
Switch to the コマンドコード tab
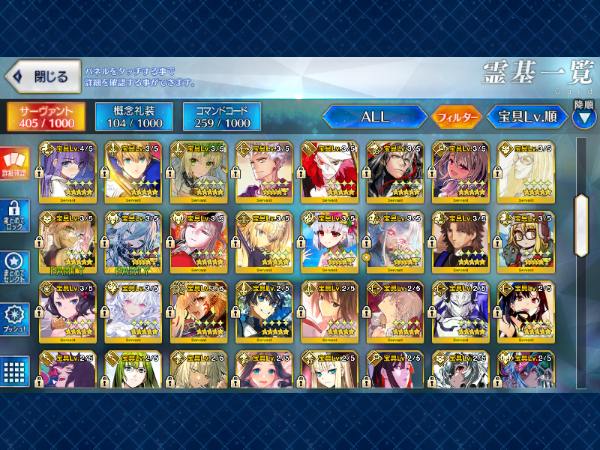click(x=221, y=116)
